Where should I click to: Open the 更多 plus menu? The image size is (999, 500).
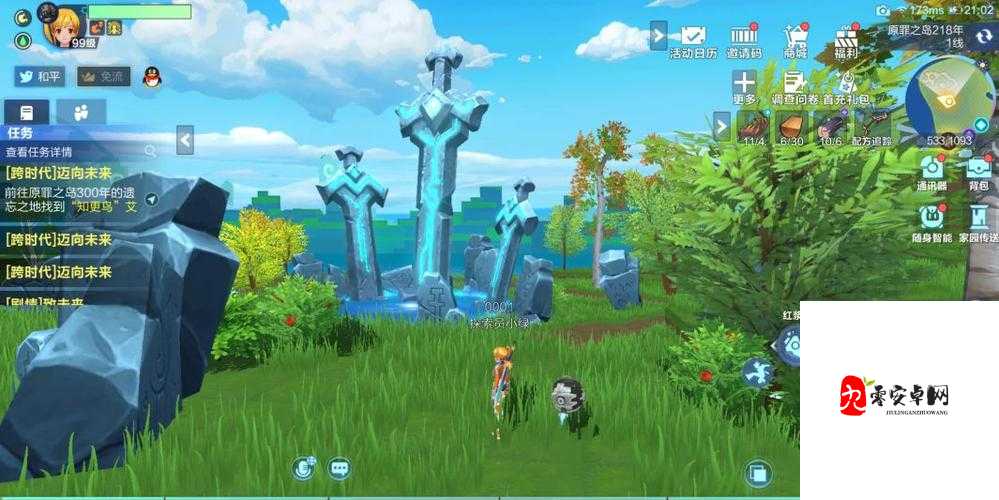tap(744, 87)
